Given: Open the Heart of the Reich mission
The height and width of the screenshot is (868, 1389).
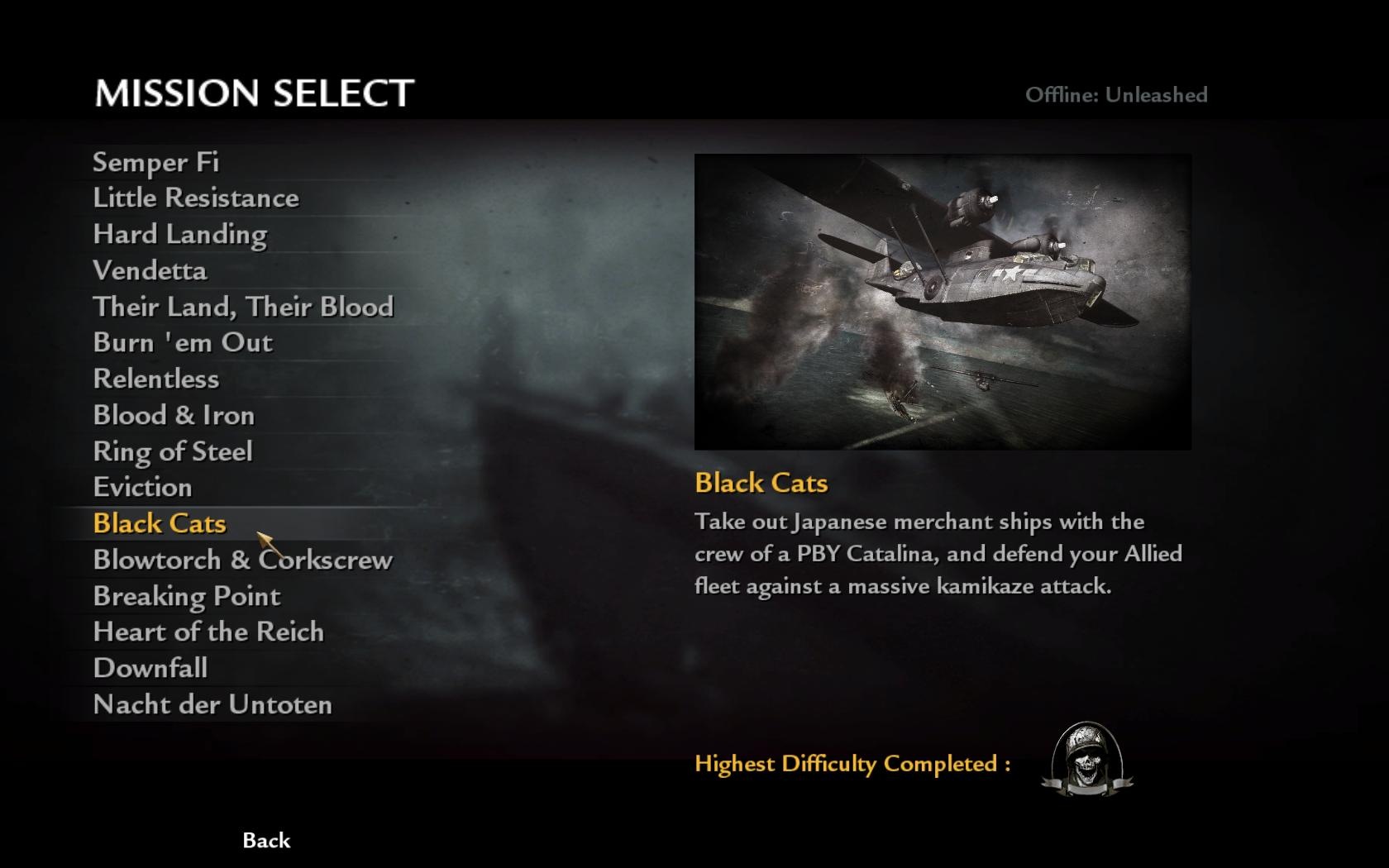Looking at the screenshot, I should pyautogui.click(x=208, y=632).
